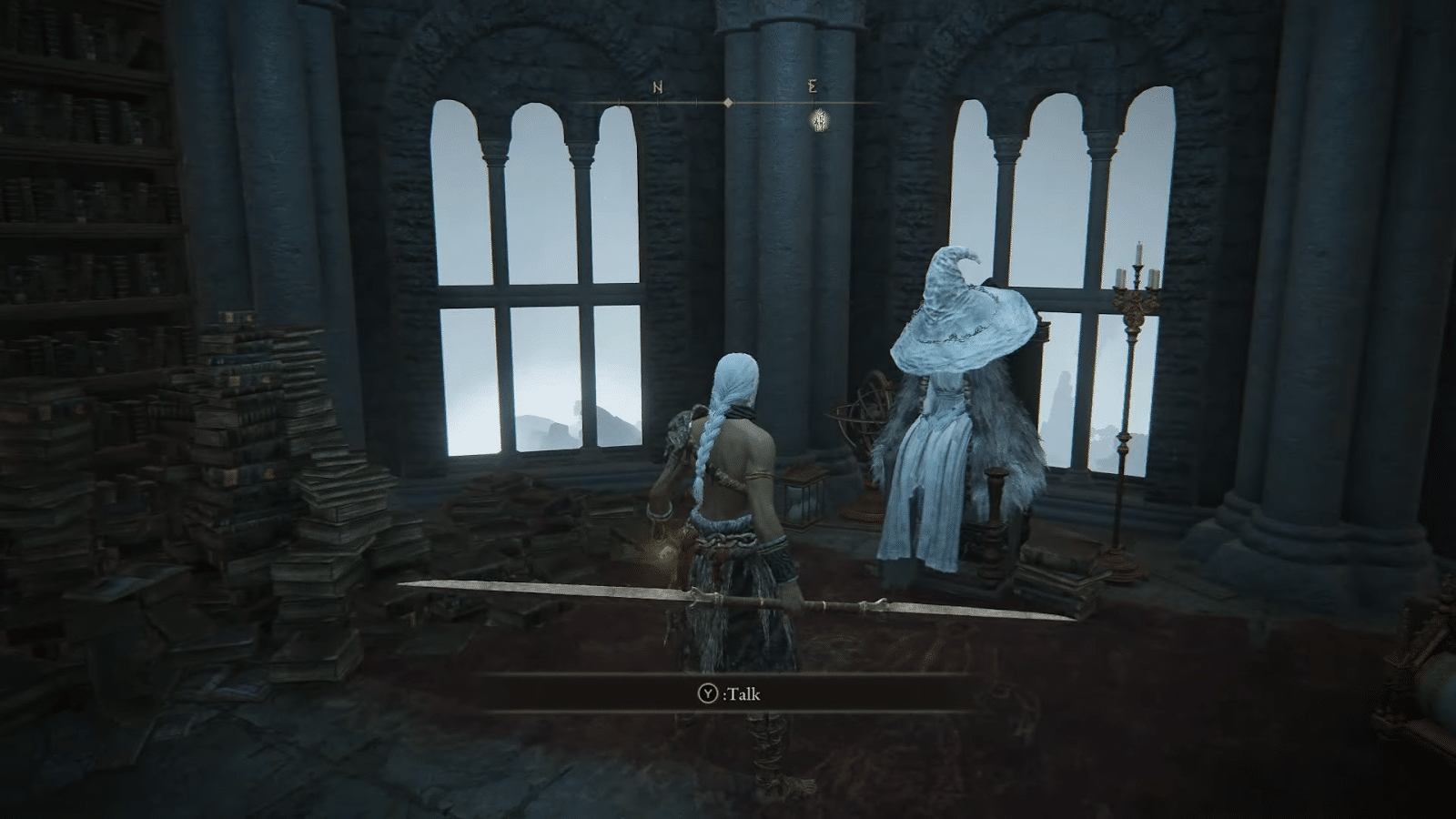Click the square box on the floor near Ranni
Image resolution: width=1456 pixels, height=819 pixels.
(x=804, y=499)
